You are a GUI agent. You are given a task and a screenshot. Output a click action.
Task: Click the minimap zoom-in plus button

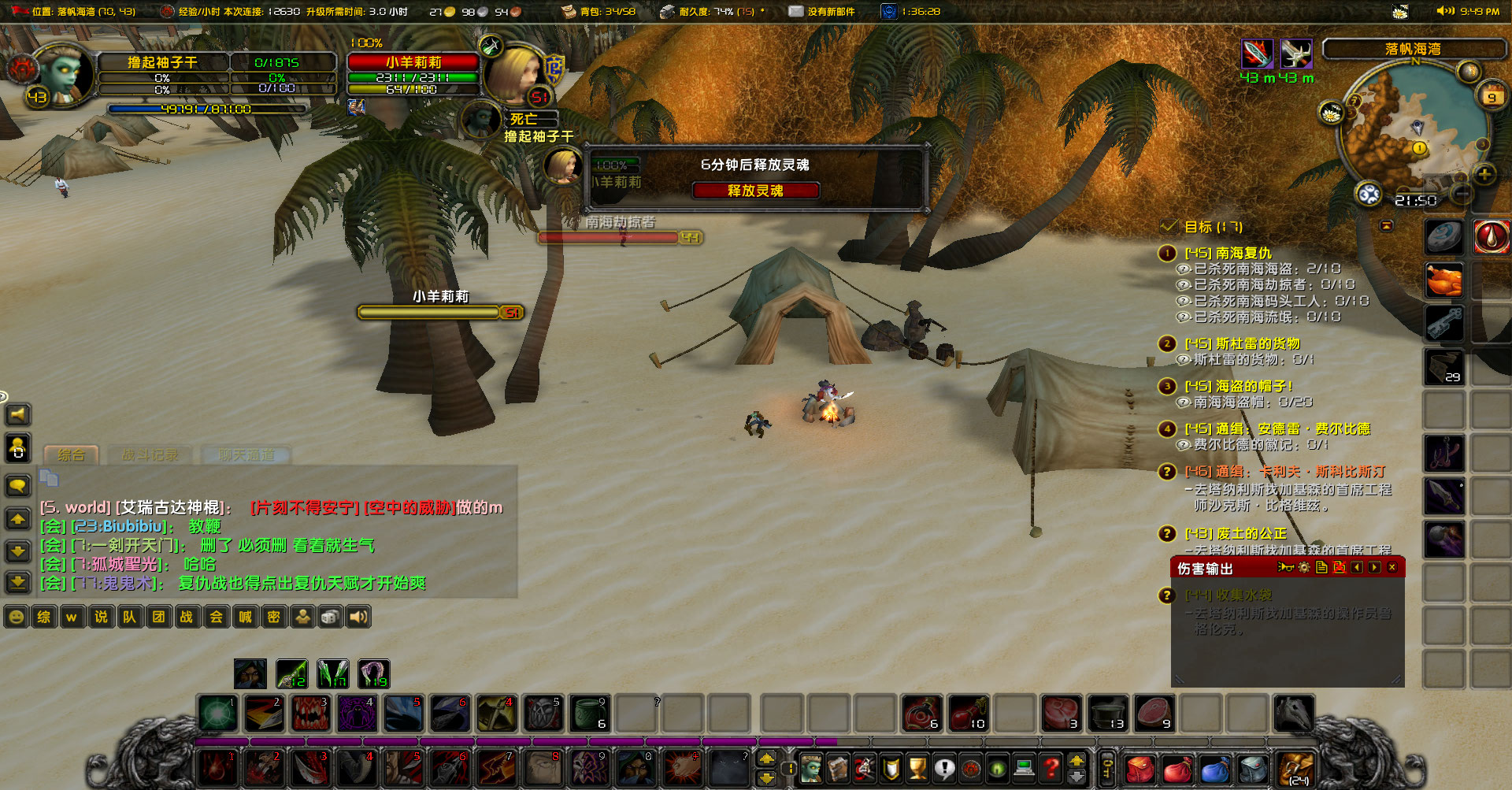click(1484, 174)
